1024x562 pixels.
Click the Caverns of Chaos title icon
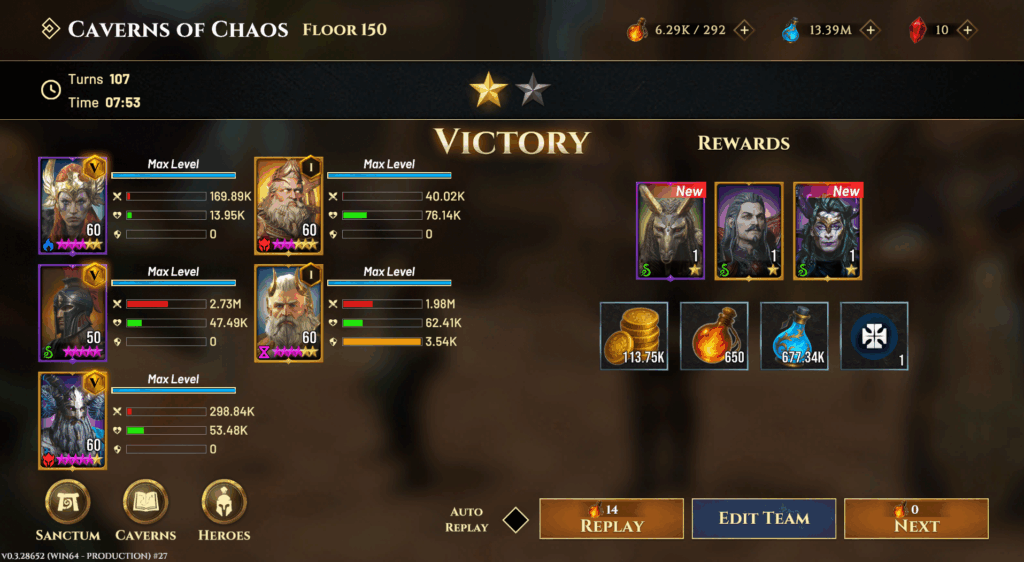click(x=49, y=29)
